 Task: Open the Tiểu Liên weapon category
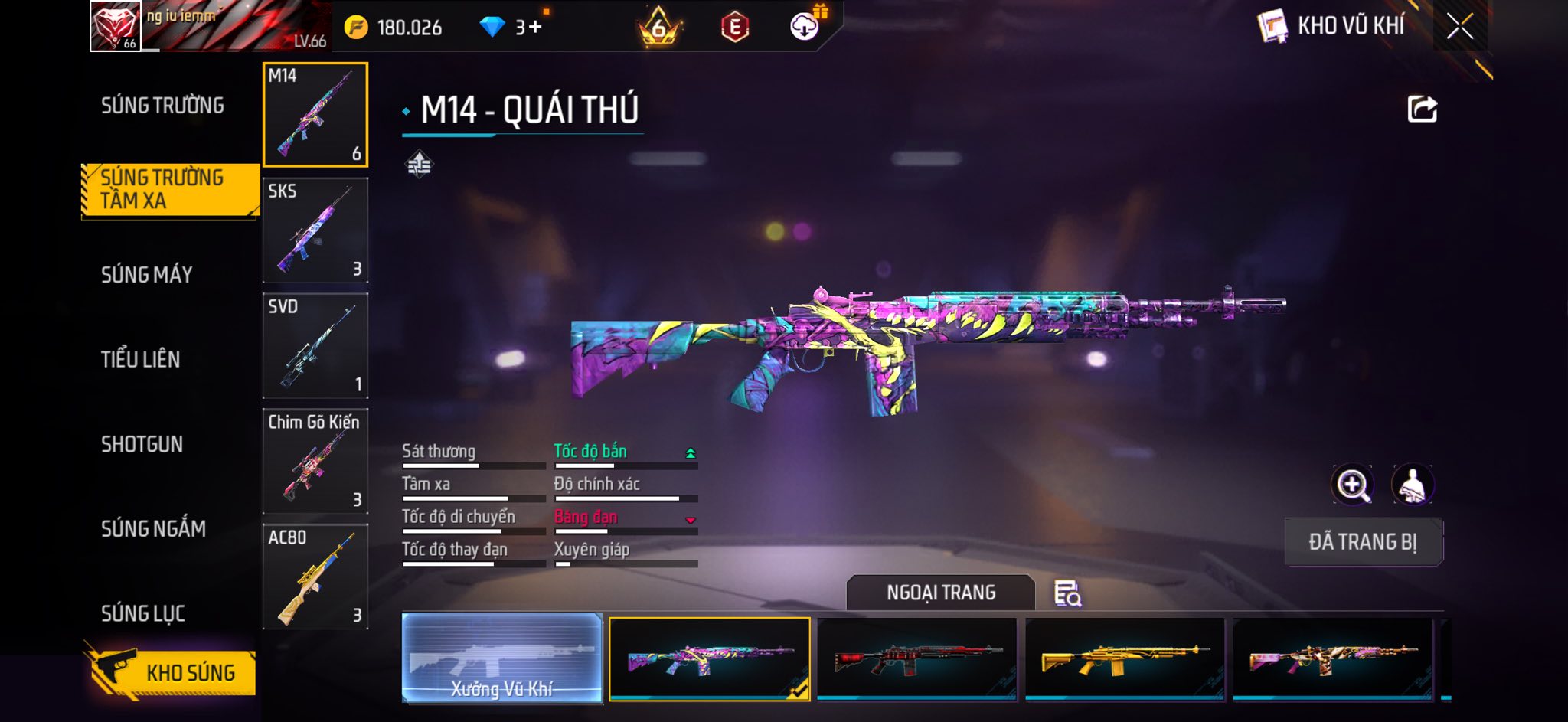point(140,359)
